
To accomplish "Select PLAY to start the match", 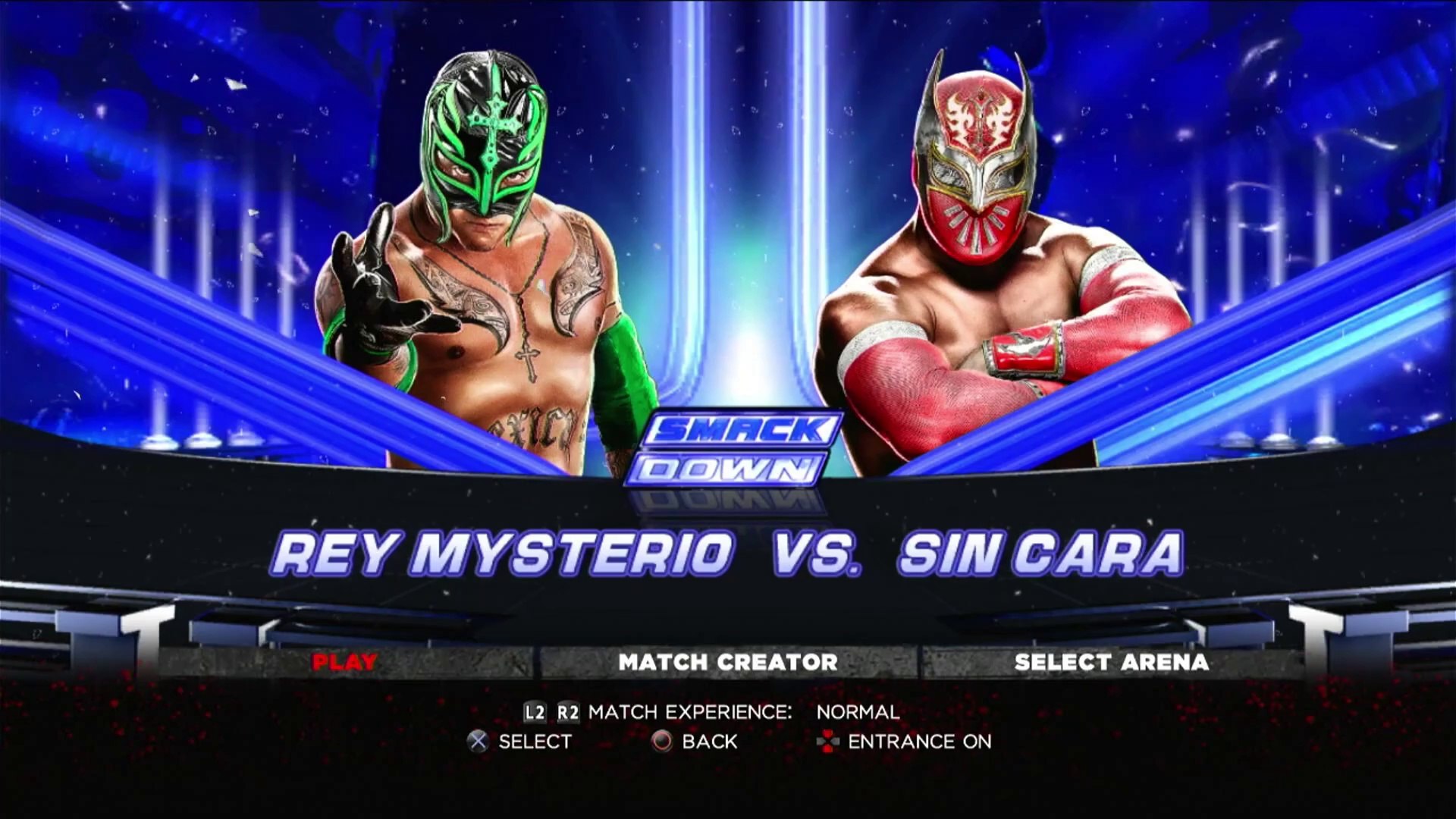I will pyautogui.click(x=344, y=662).
